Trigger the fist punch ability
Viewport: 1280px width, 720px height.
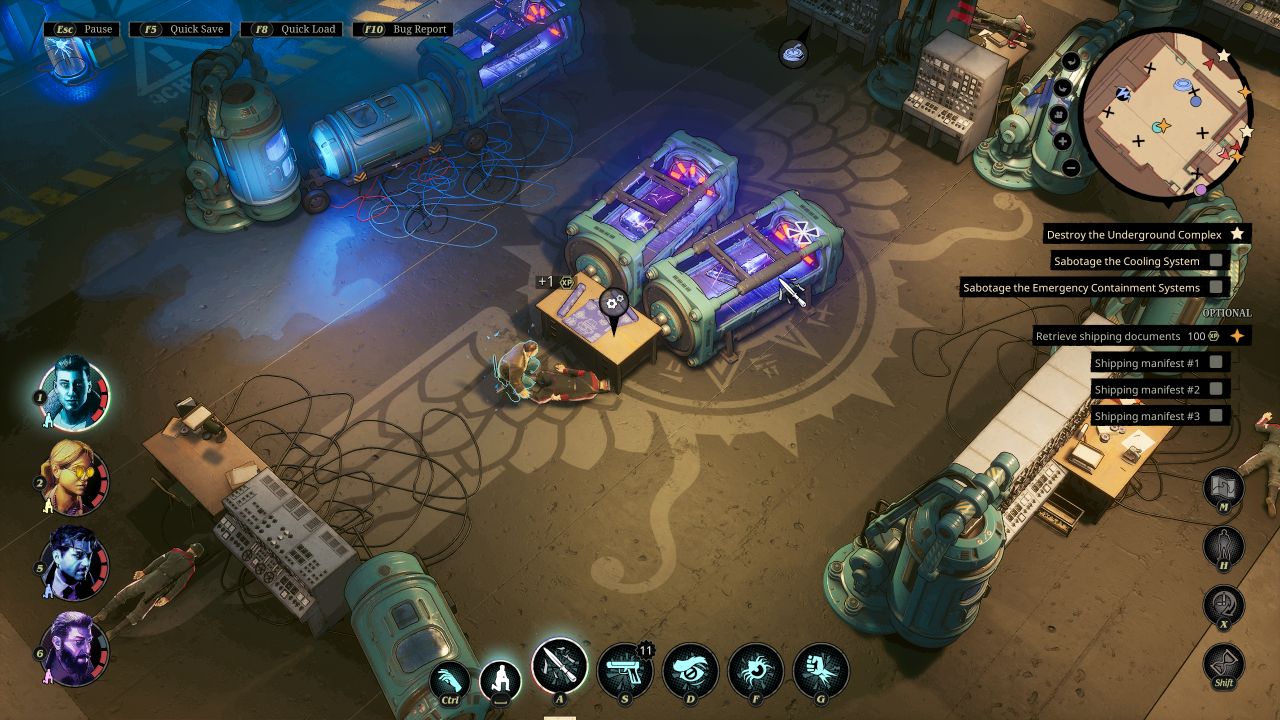(821, 670)
